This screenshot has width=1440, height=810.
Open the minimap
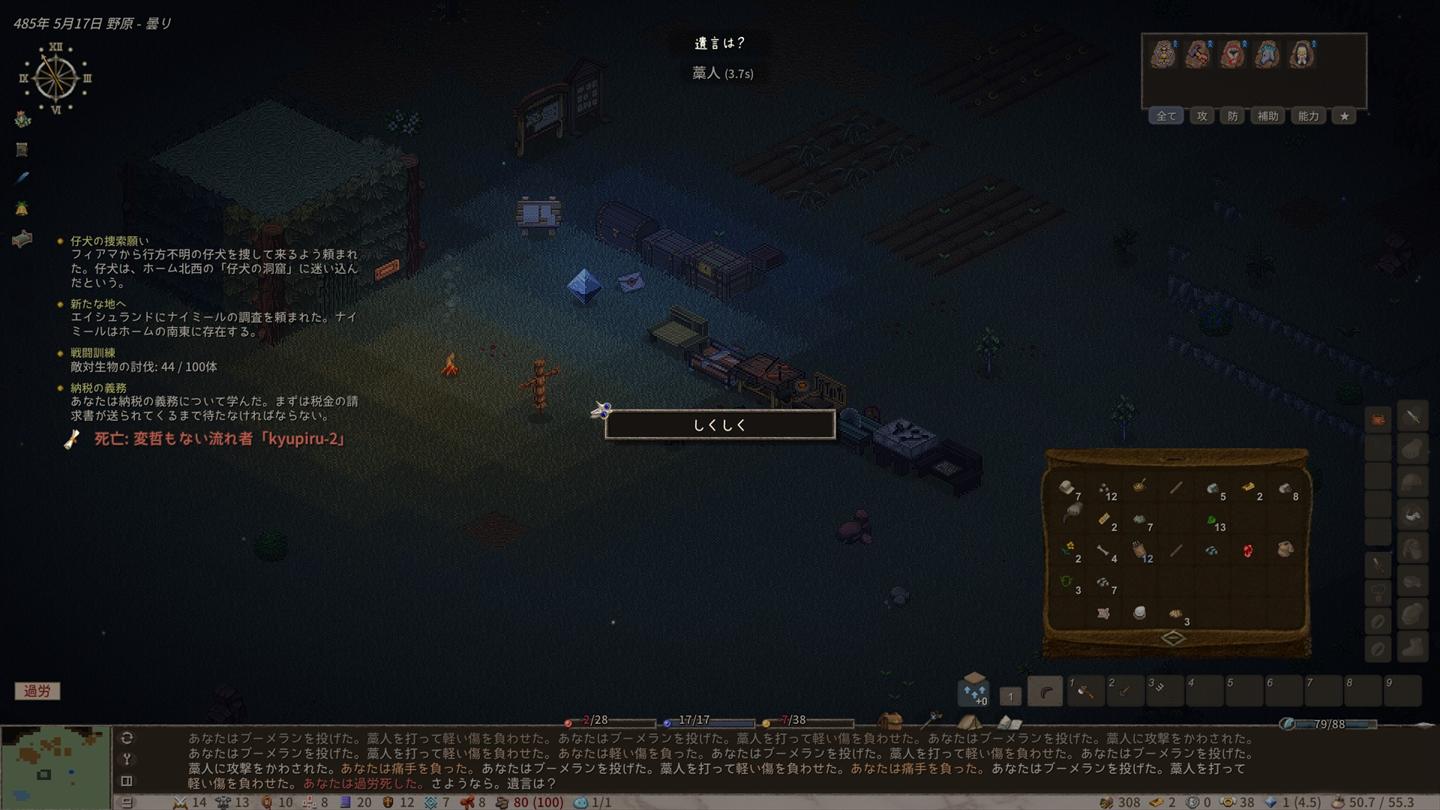(55, 767)
